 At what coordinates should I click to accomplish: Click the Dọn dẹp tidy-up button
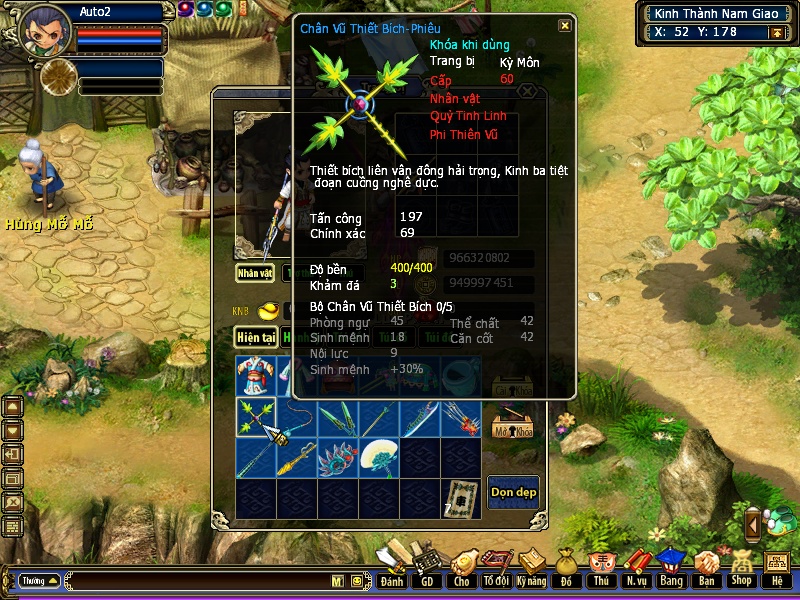(513, 491)
